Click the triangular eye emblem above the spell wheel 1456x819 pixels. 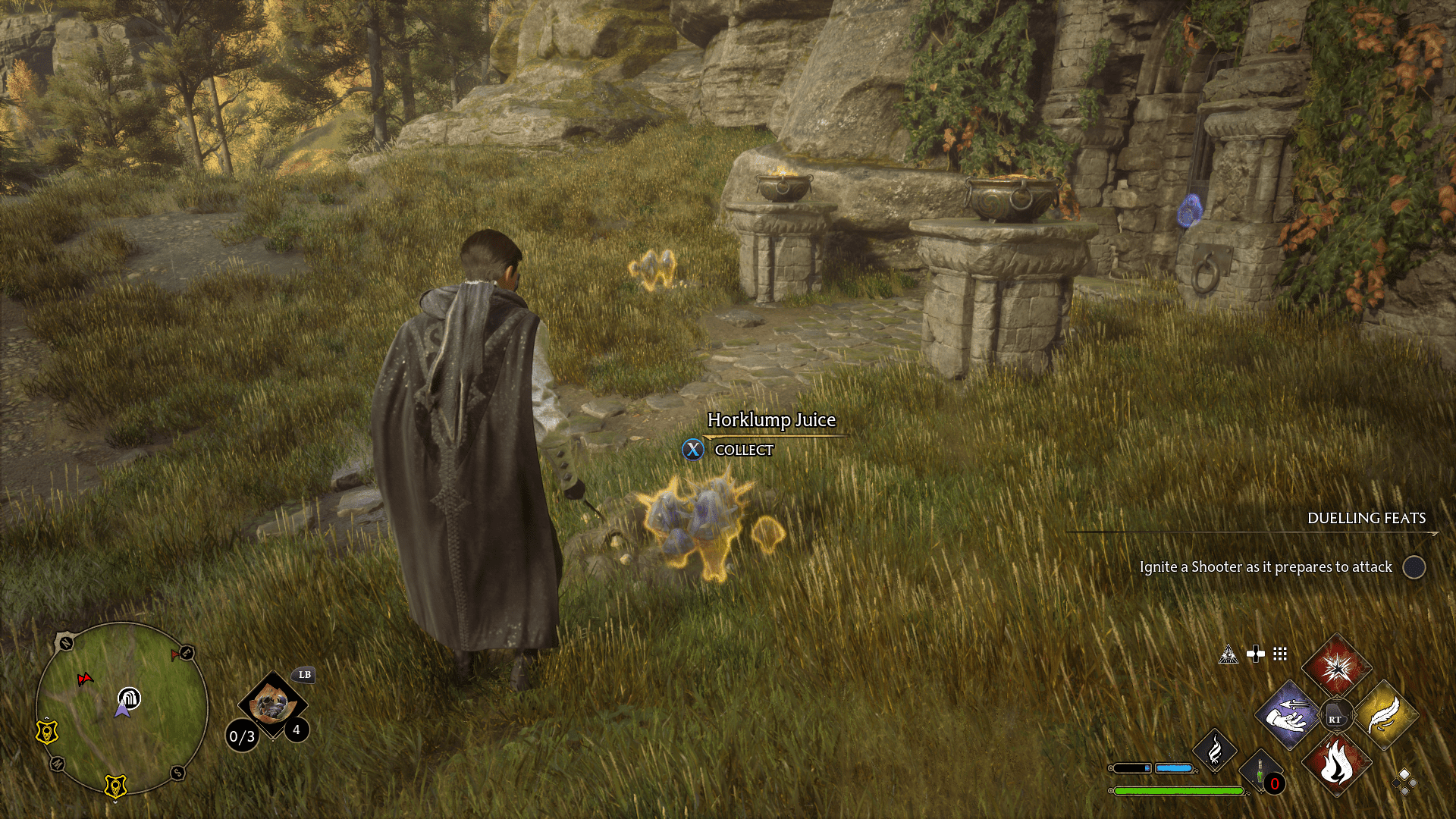click(x=1229, y=655)
